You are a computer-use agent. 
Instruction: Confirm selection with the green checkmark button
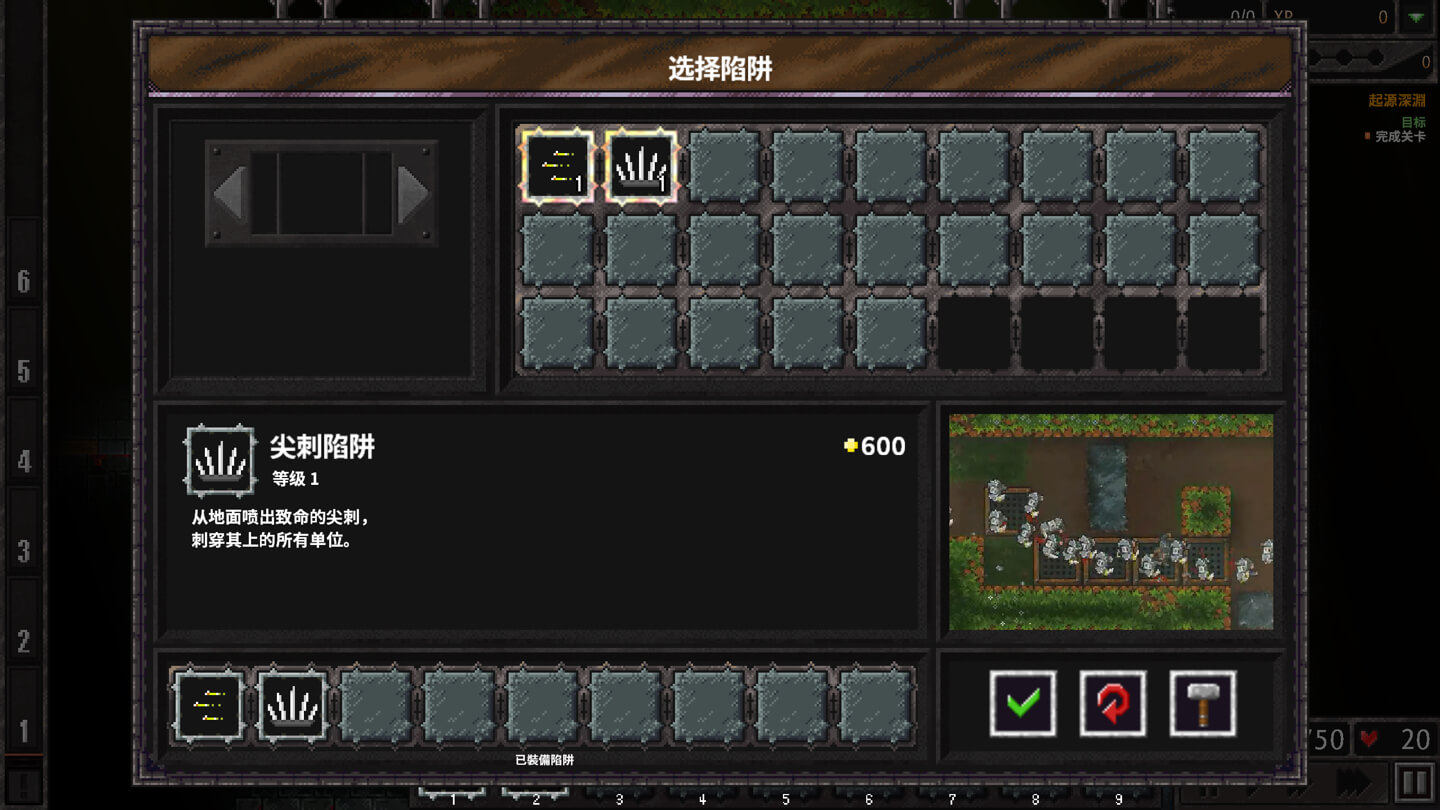[1021, 702]
